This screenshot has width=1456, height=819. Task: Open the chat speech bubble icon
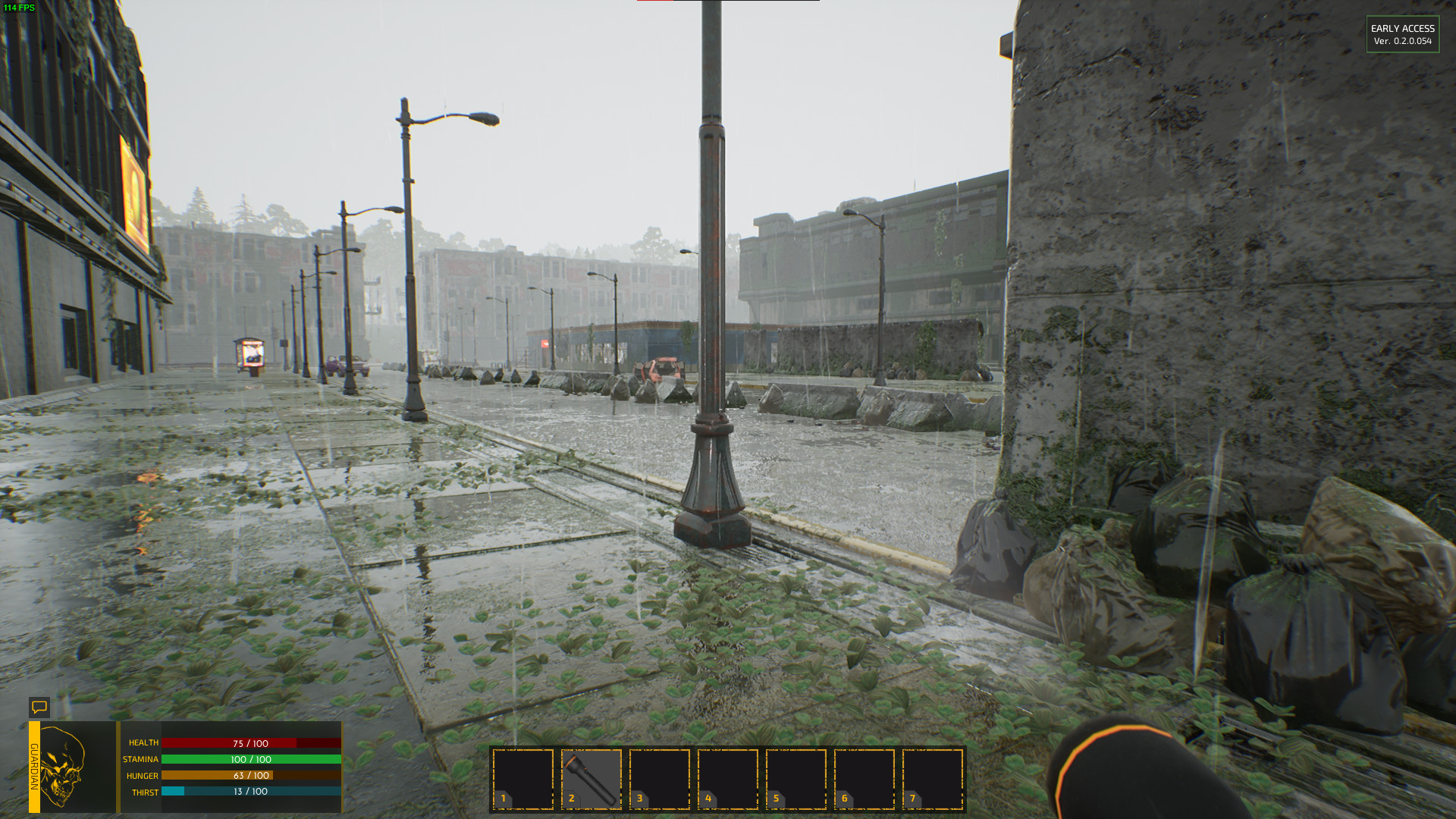tap(39, 708)
